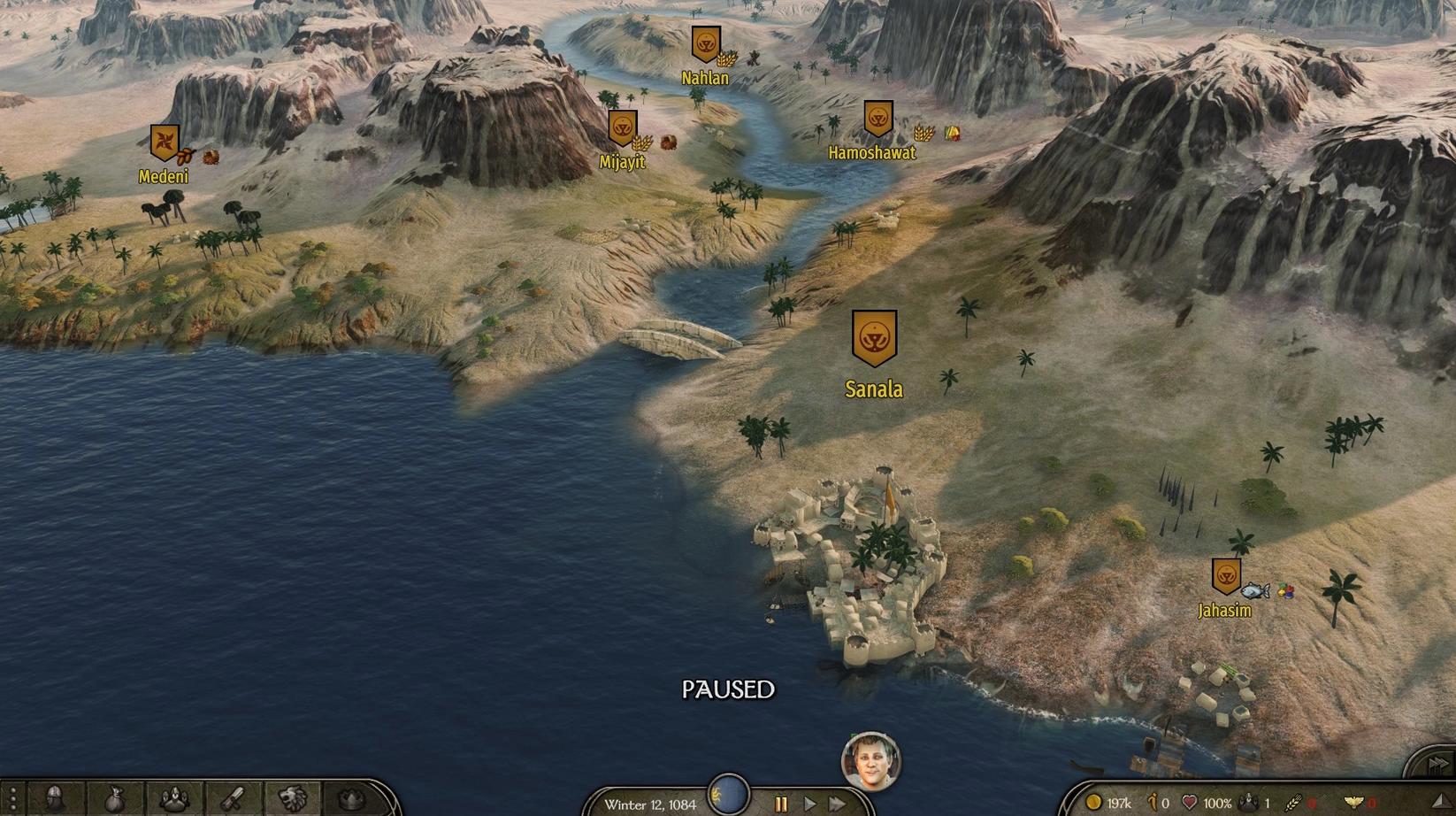Open the inventory bag icon
1456x816 pixels.
(x=115, y=800)
